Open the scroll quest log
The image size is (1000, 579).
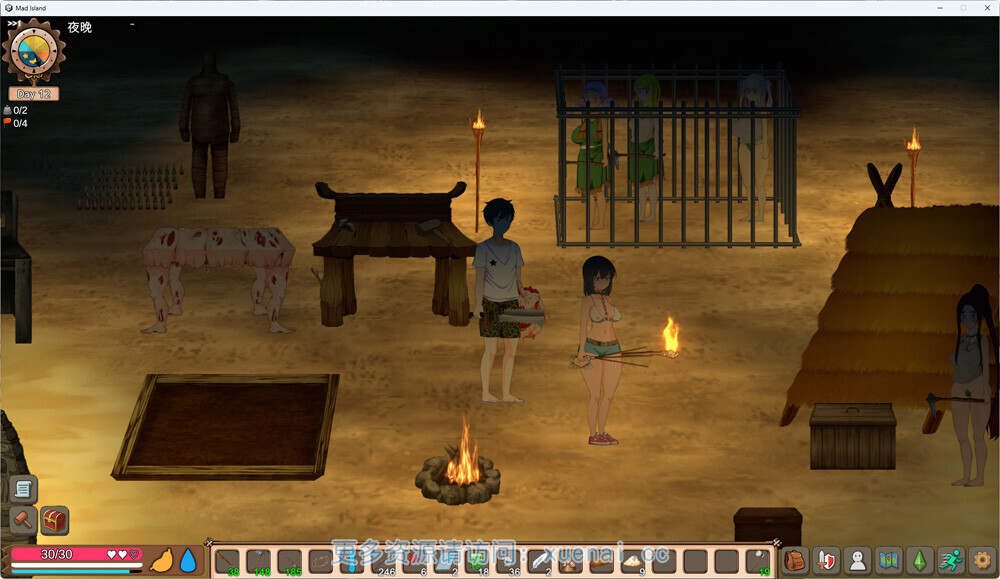24,489
